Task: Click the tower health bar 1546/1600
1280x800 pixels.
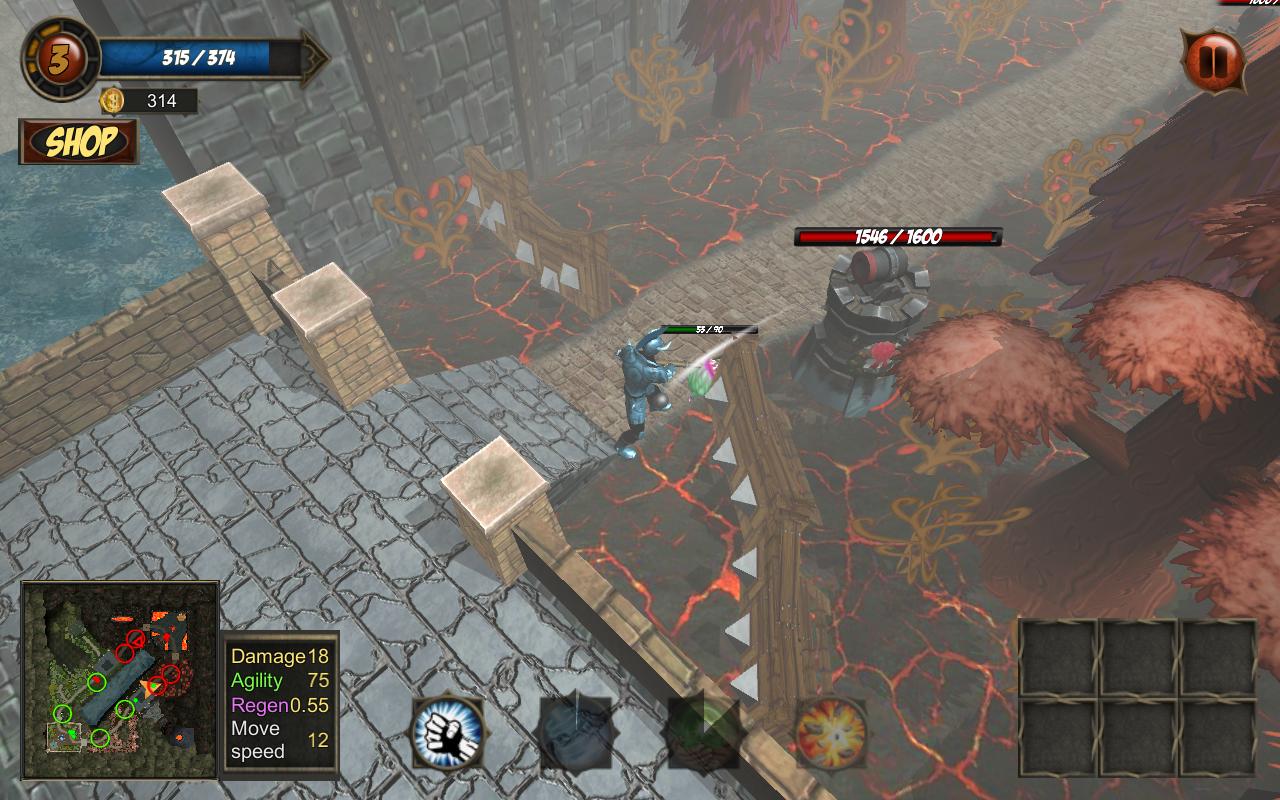Action: [x=897, y=238]
